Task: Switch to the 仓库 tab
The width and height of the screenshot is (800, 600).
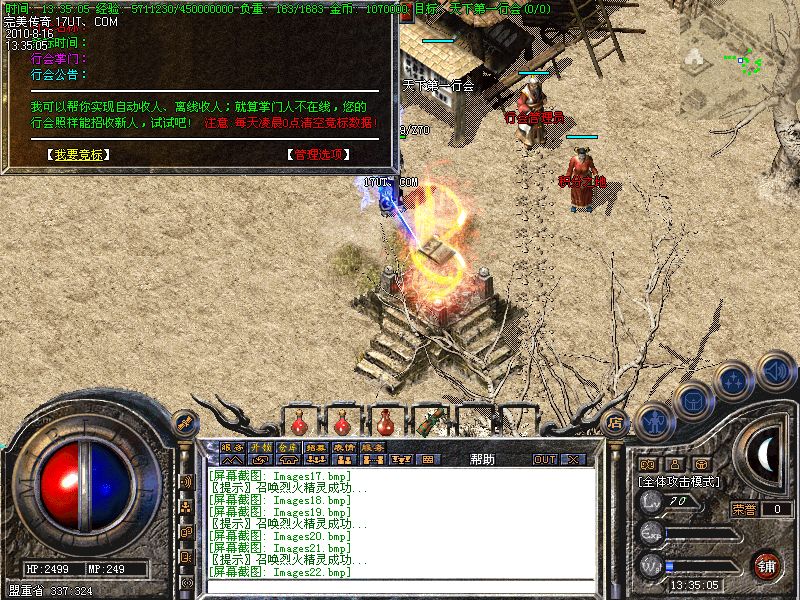Action: click(289, 447)
